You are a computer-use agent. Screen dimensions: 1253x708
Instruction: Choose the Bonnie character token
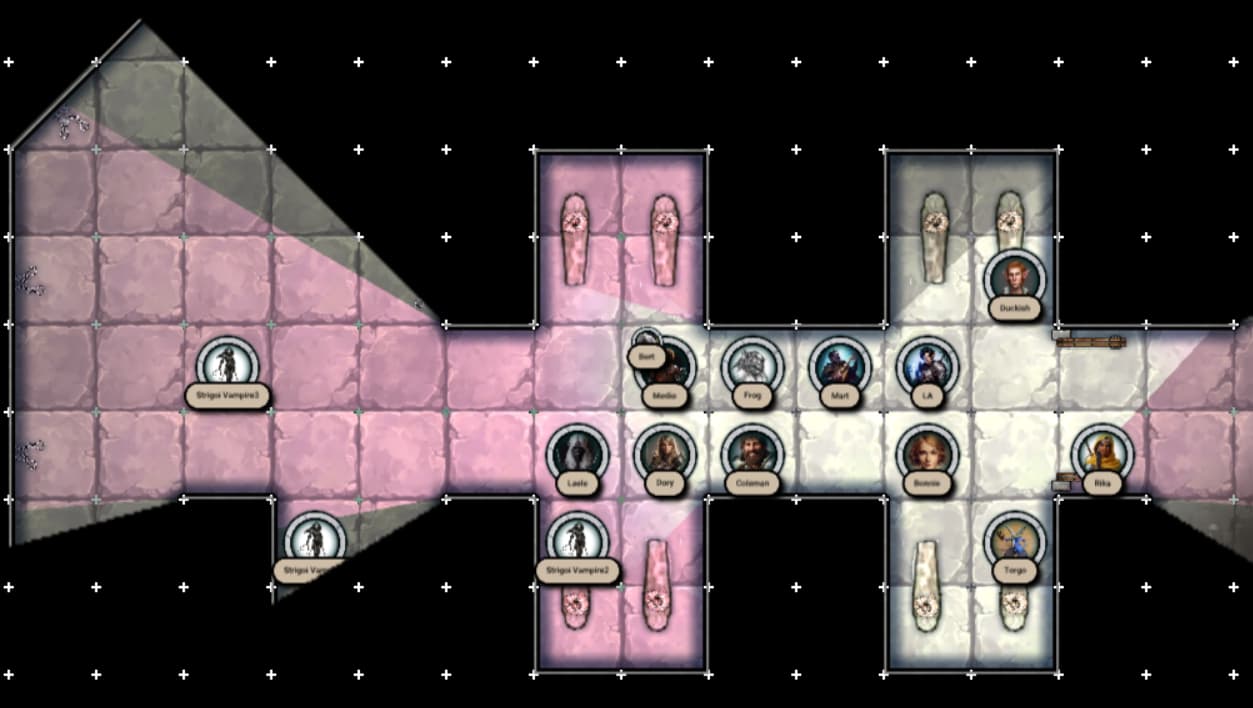[x=927, y=453]
